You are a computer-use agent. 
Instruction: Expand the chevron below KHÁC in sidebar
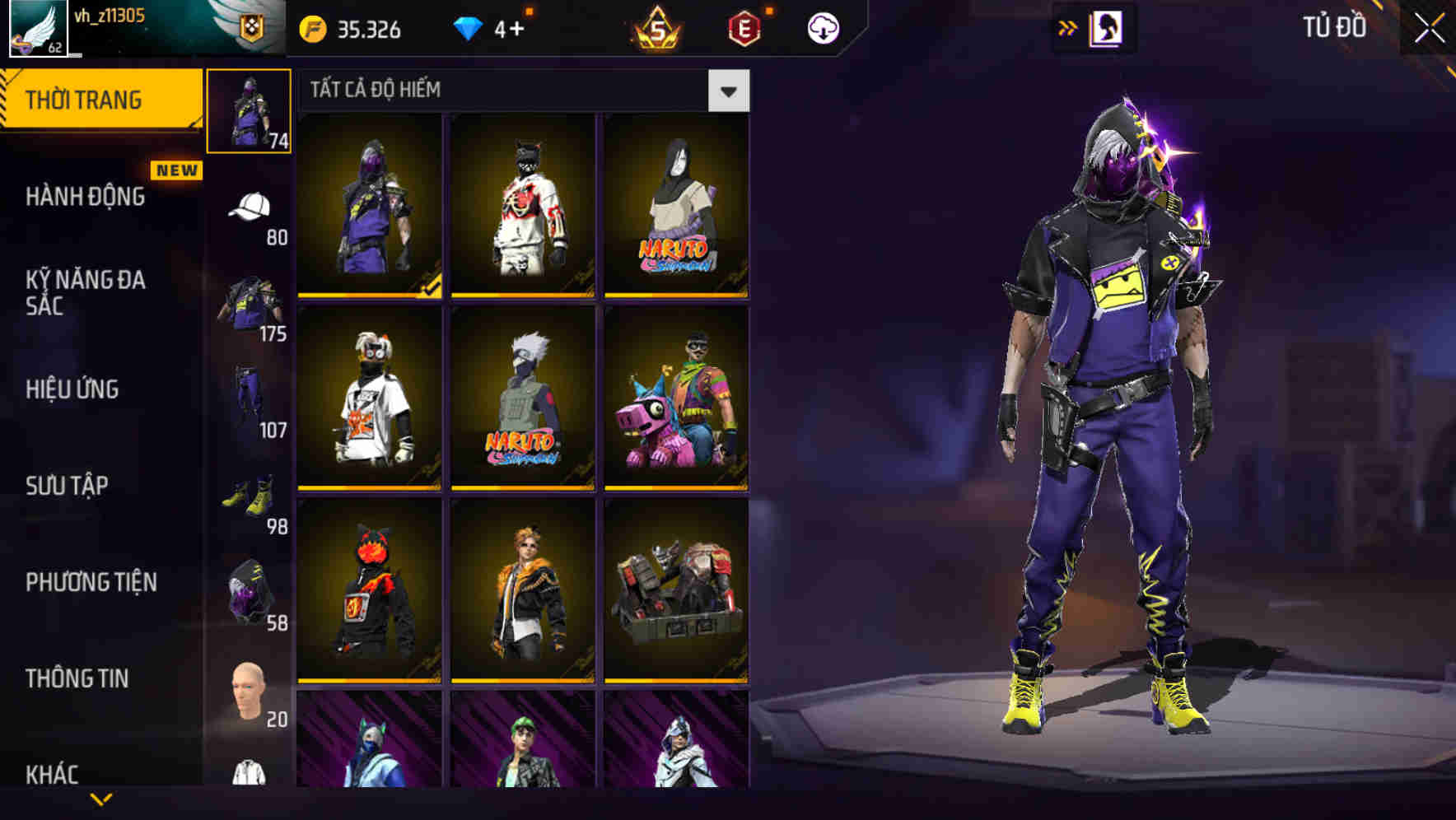point(101,799)
